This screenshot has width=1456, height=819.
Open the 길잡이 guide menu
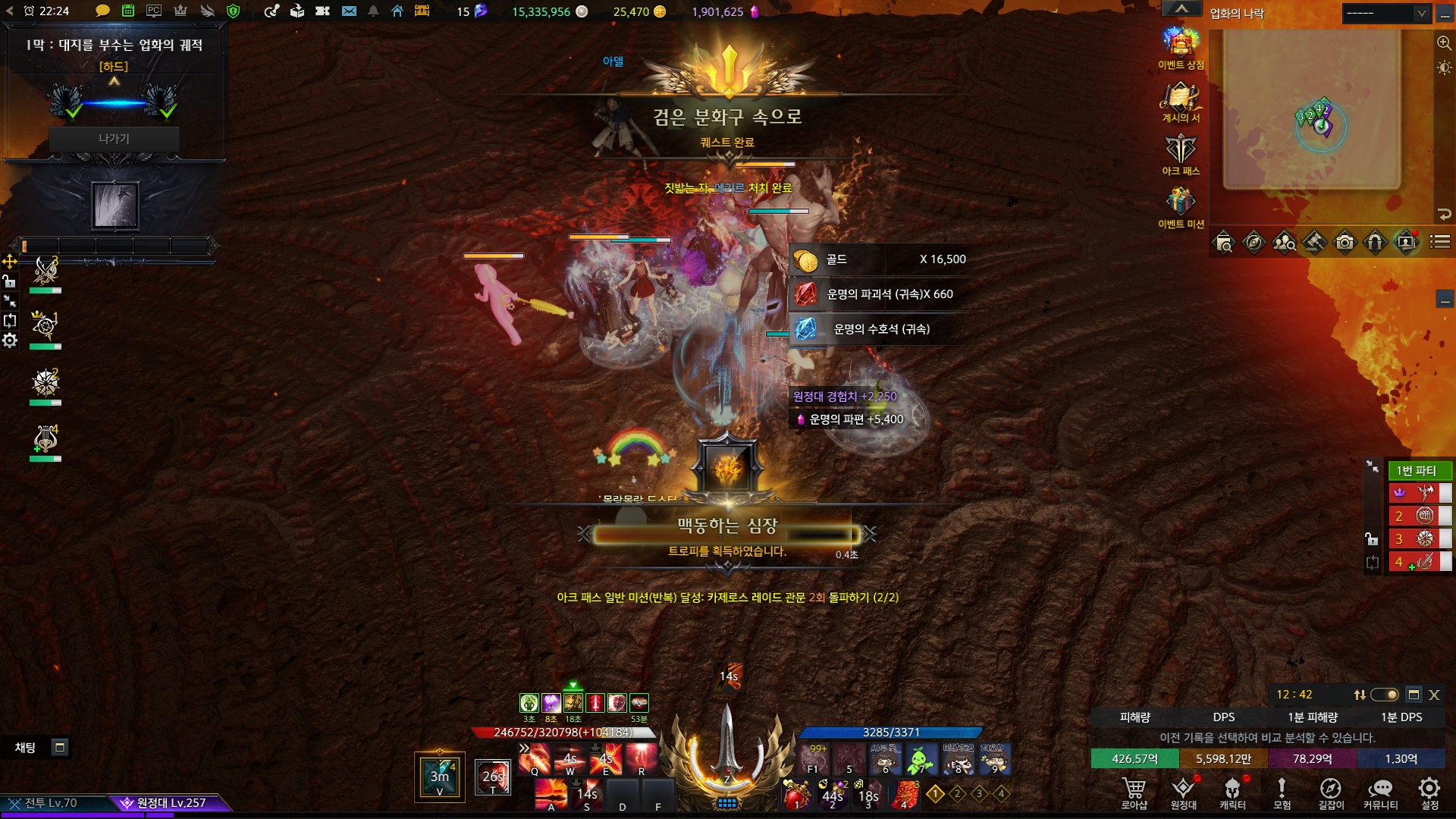tap(1331, 792)
